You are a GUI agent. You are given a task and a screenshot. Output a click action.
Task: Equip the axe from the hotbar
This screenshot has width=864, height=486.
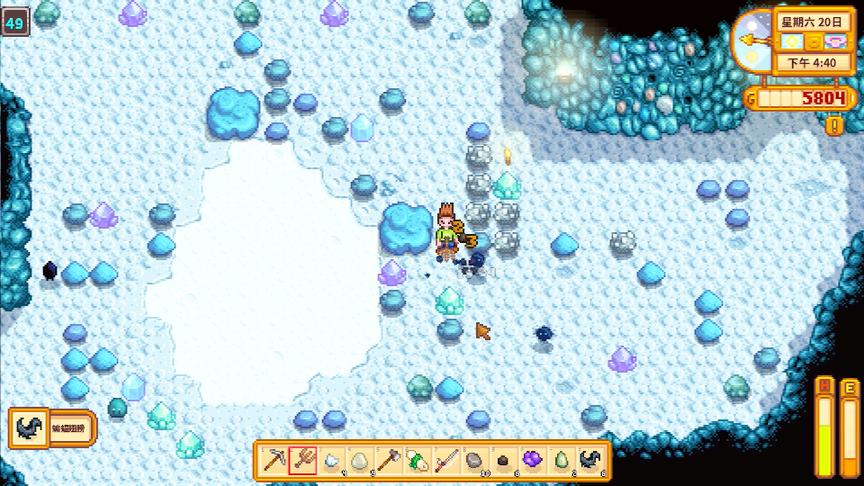tap(389, 460)
